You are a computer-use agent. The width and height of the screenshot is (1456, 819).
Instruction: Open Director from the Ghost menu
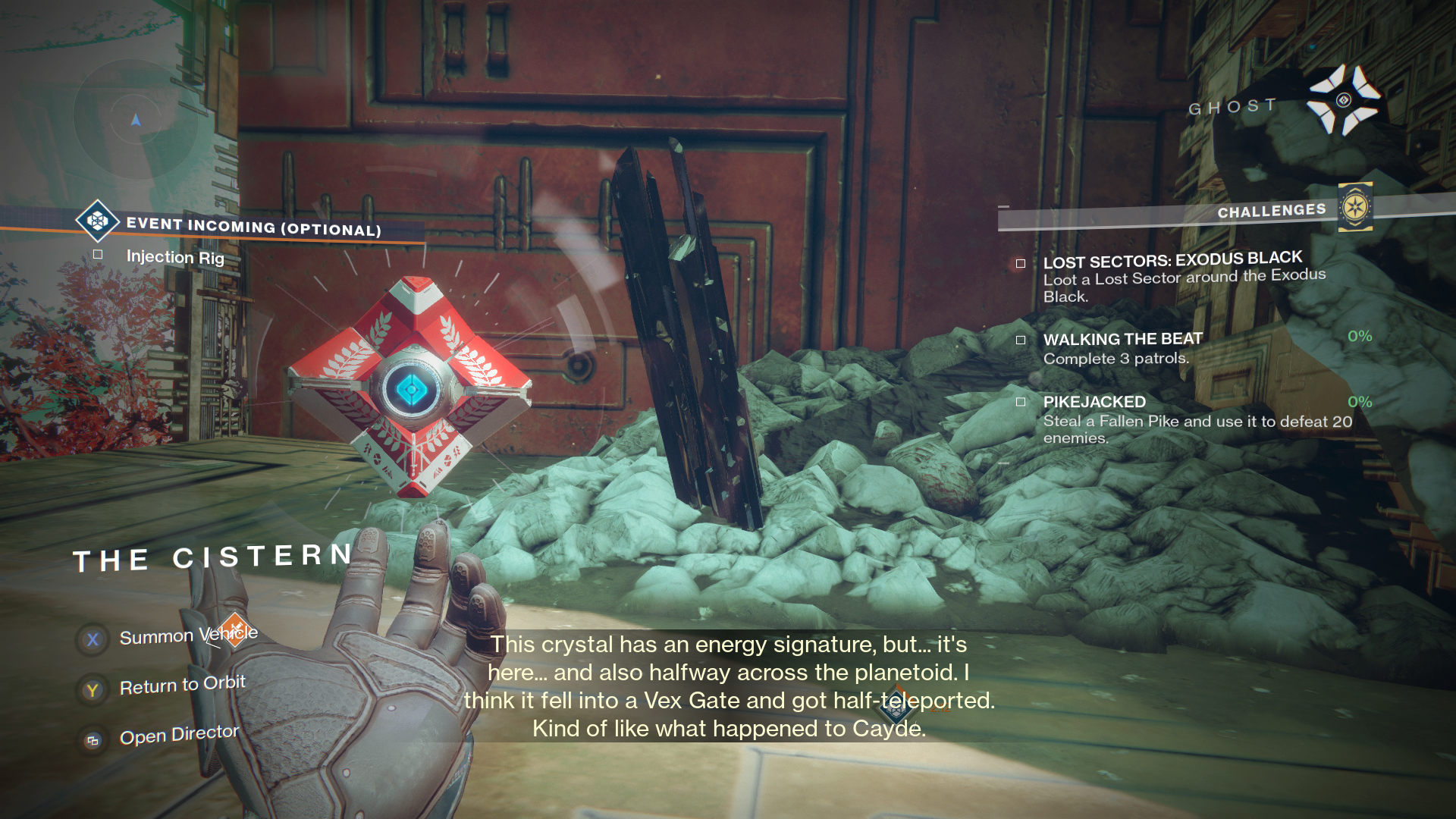tap(179, 736)
